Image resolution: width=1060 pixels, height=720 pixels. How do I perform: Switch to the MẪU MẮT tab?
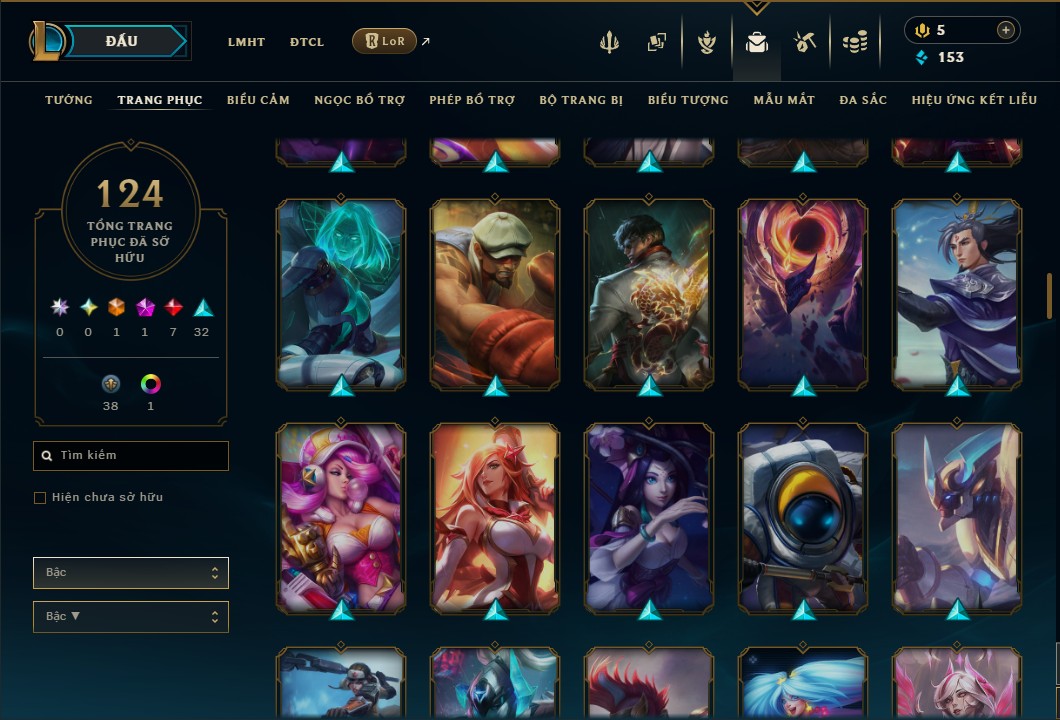[784, 100]
